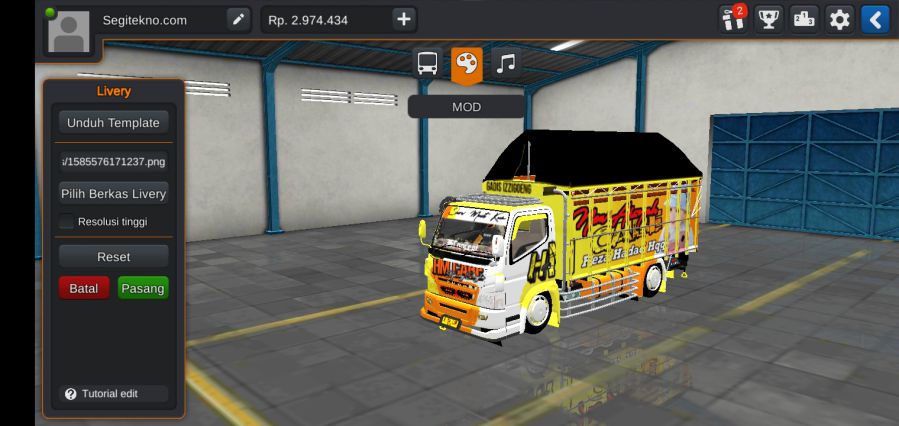This screenshot has width=899, height=426.
Task: Select the paint palette livery tab
Action: 466,64
